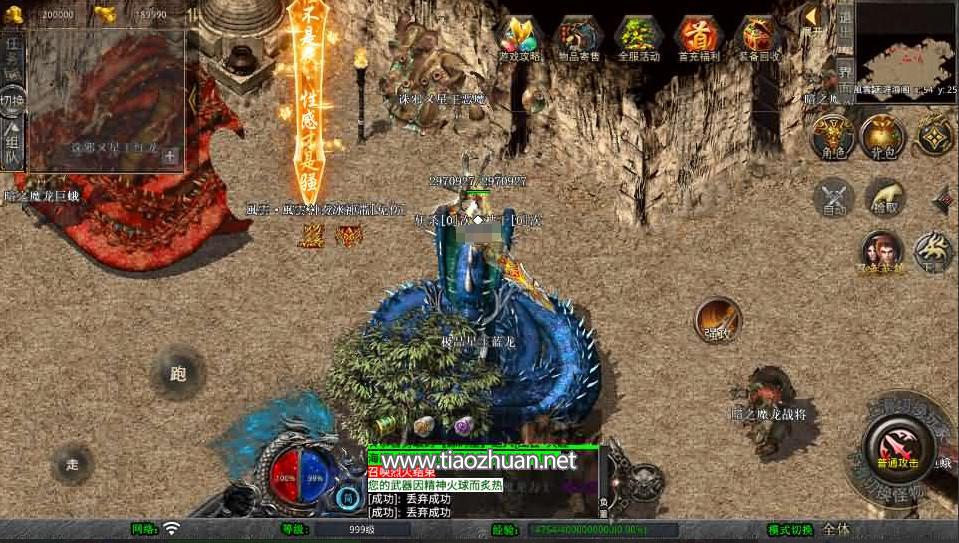Tap the 走 walk button
The width and height of the screenshot is (959, 543).
point(72,464)
